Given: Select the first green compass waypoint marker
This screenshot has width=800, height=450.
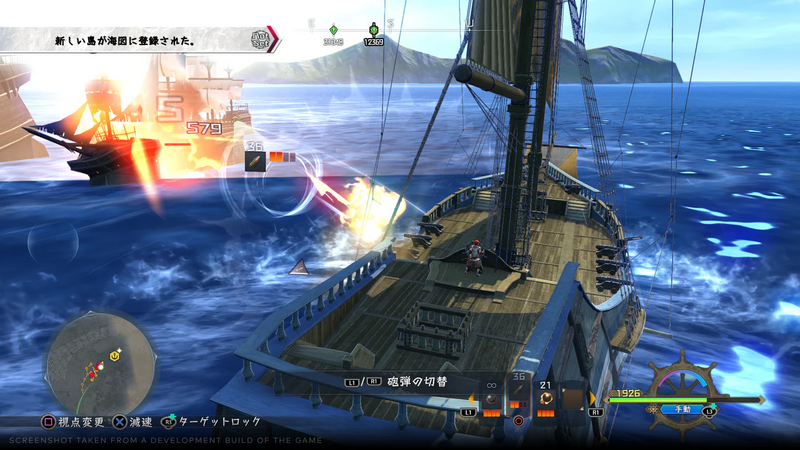Looking at the screenshot, I should click(334, 29).
